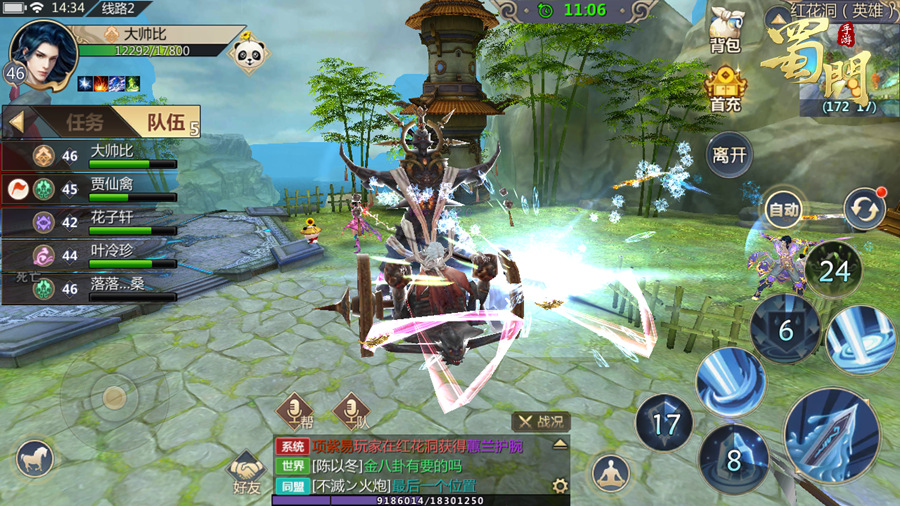The width and height of the screenshot is (900, 506).
Task: Tap the 队 team voice microphone
Action: 349,411
